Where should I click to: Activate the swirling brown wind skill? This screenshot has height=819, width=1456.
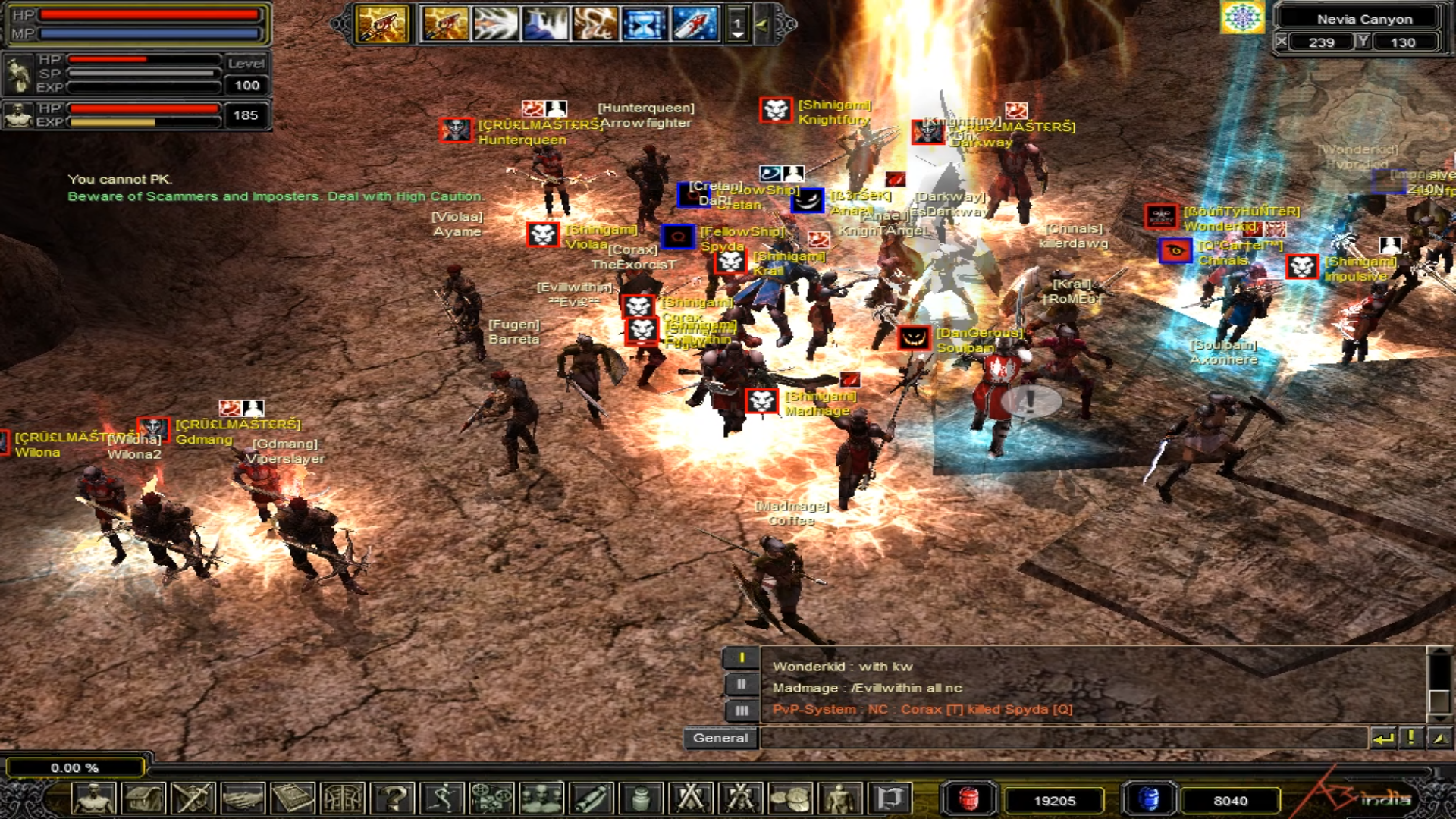(x=595, y=24)
